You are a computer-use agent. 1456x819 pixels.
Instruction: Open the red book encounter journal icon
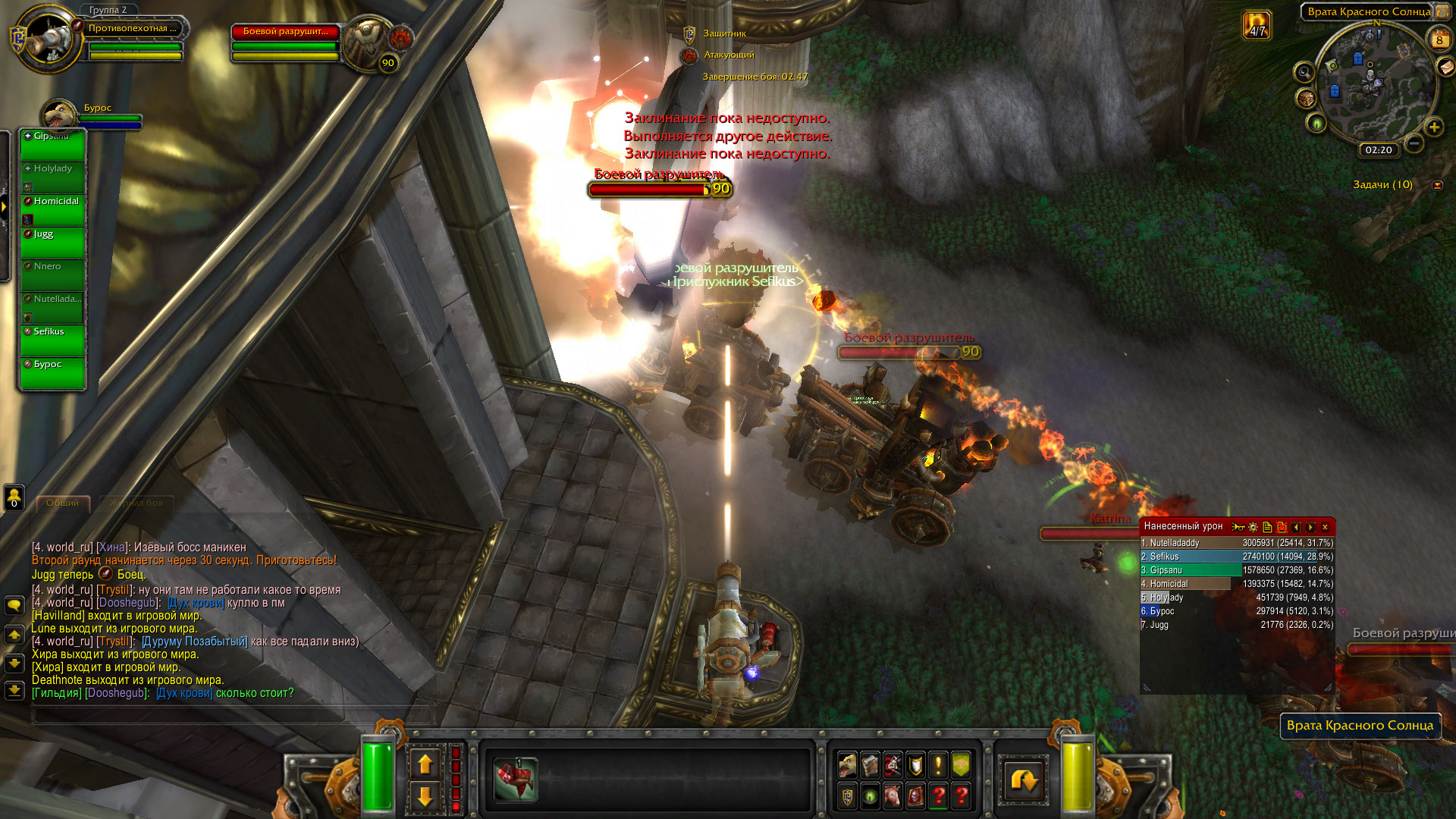point(915,796)
